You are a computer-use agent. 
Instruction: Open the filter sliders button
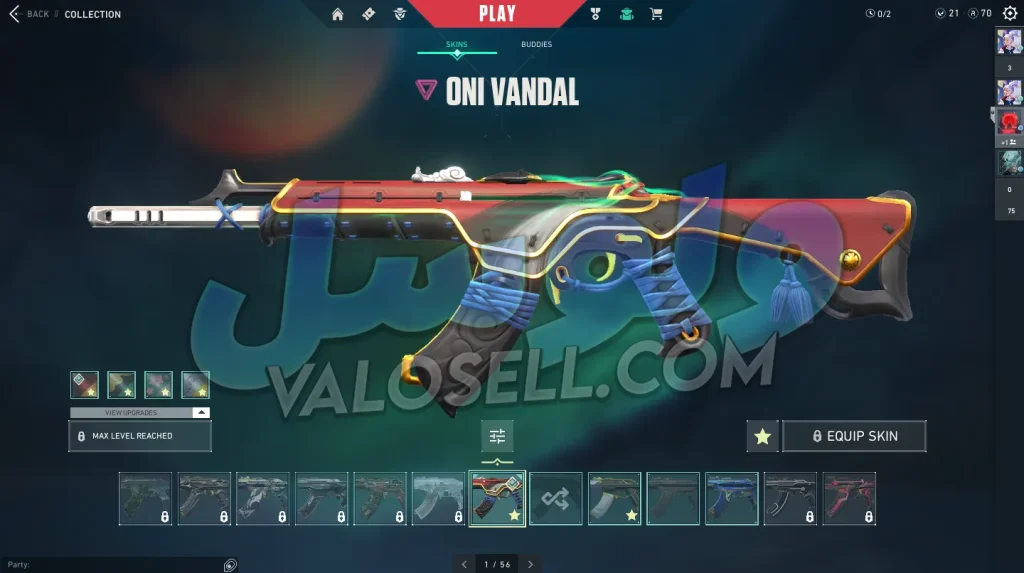(x=497, y=436)
